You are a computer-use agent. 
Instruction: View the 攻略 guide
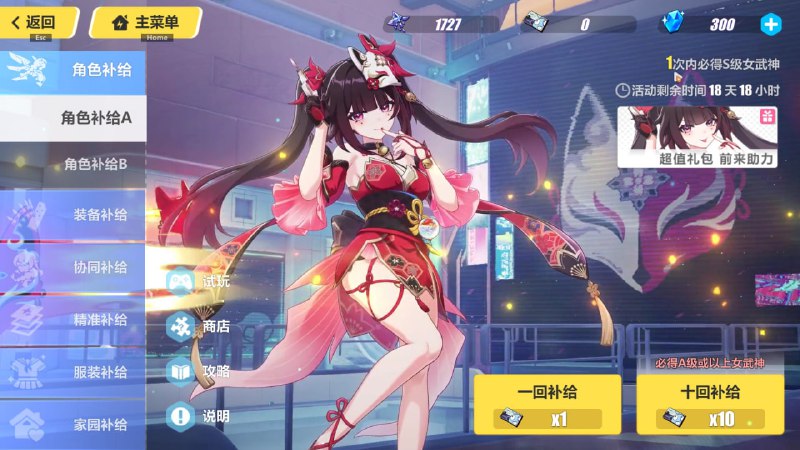click(x=198, y=370)
